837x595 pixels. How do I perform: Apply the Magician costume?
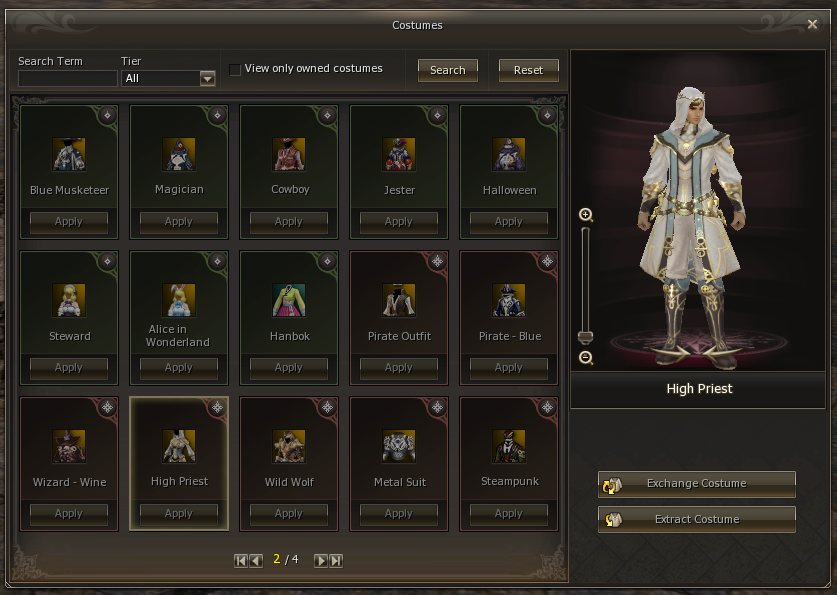point(179,221)
